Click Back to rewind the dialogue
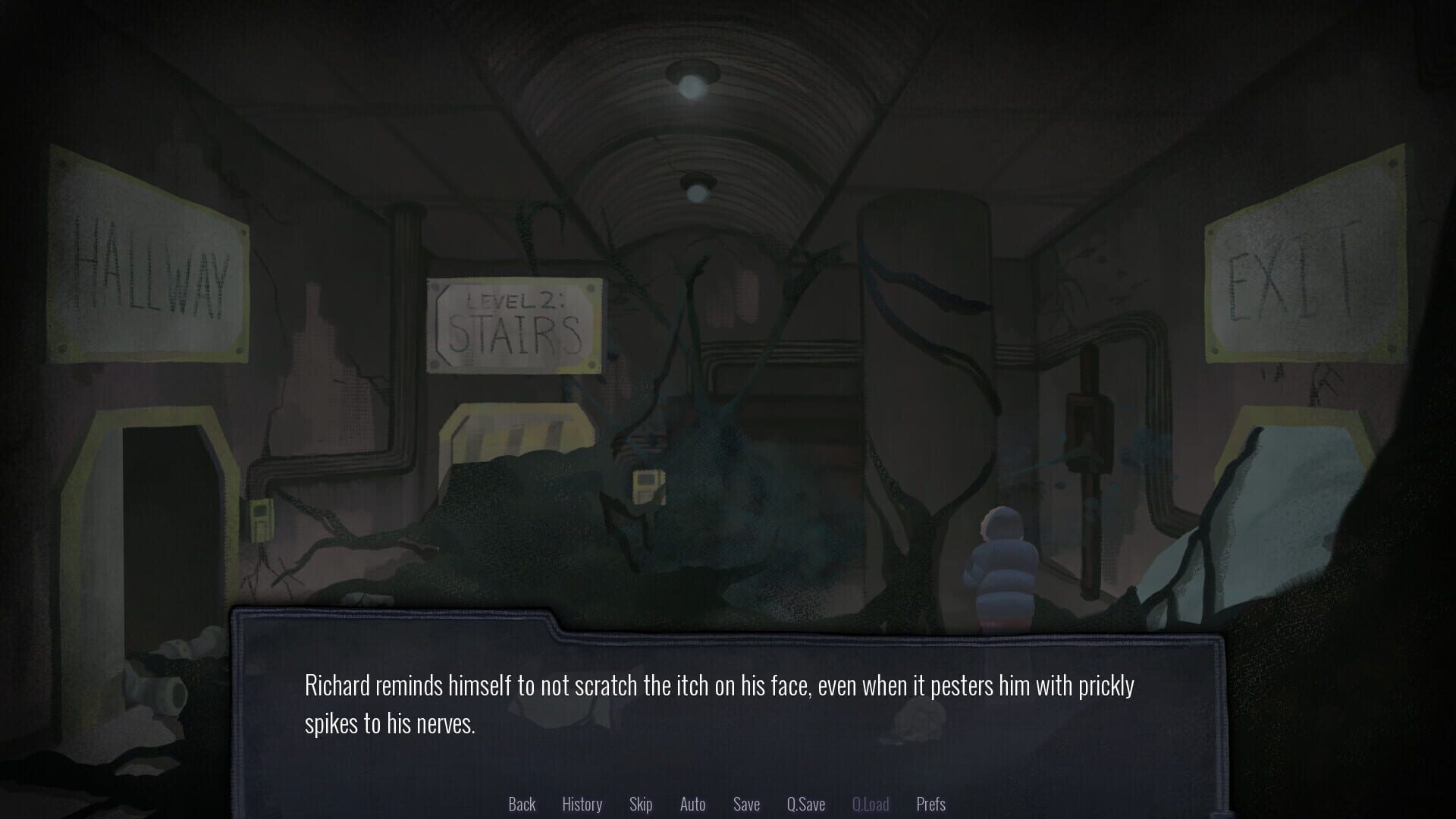 [522, 804]
